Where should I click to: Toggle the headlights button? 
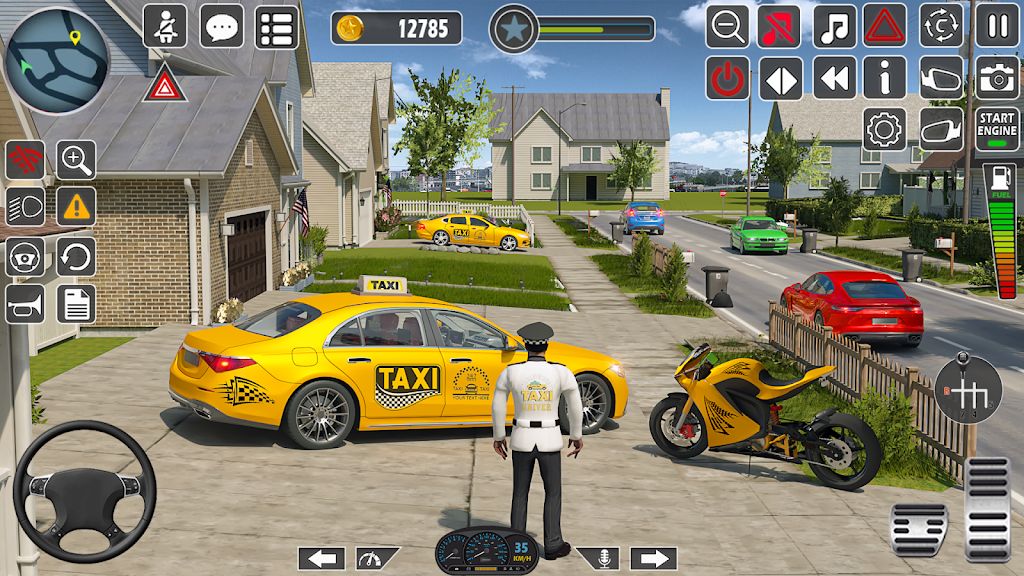pos(25,206)
